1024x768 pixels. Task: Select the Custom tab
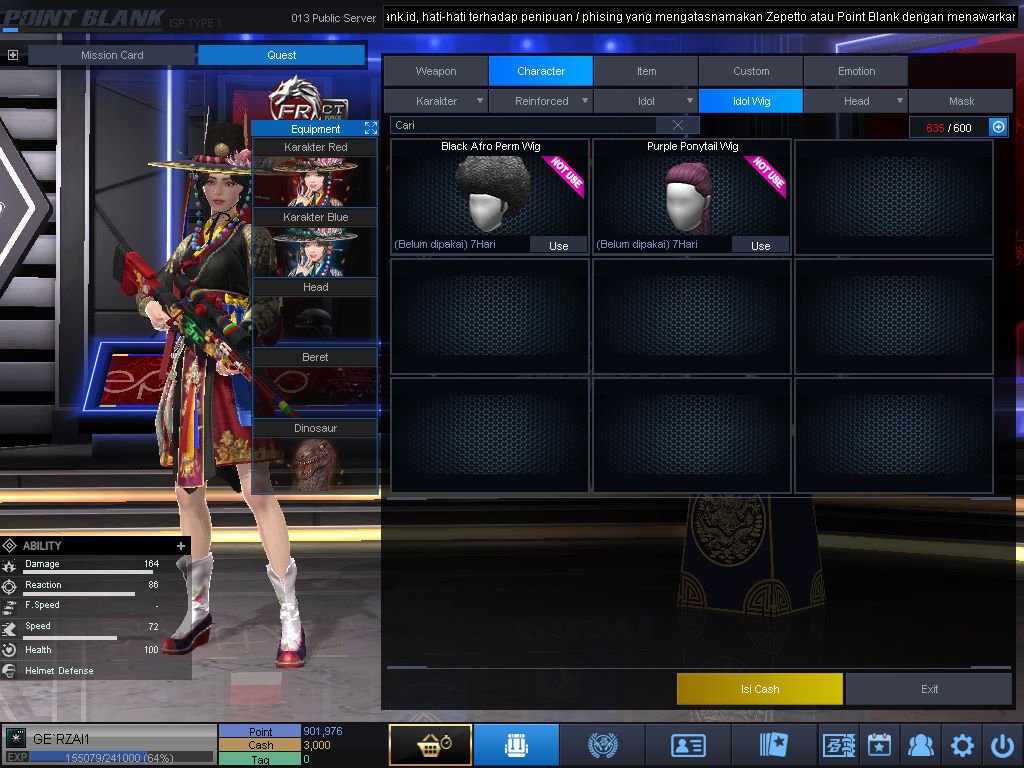pos(751,71)
